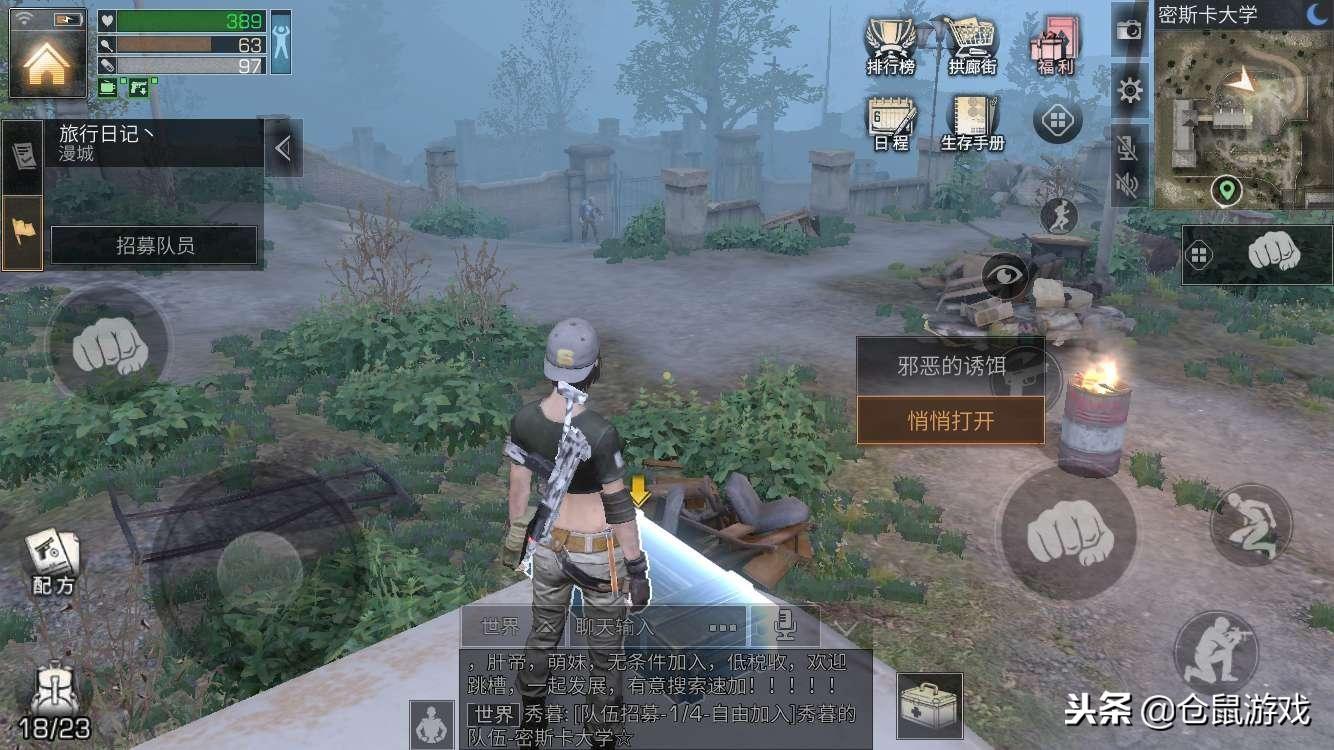Toggle the crouch stance button
The width and height of the screenshot is (1334, 750).
1250,523
